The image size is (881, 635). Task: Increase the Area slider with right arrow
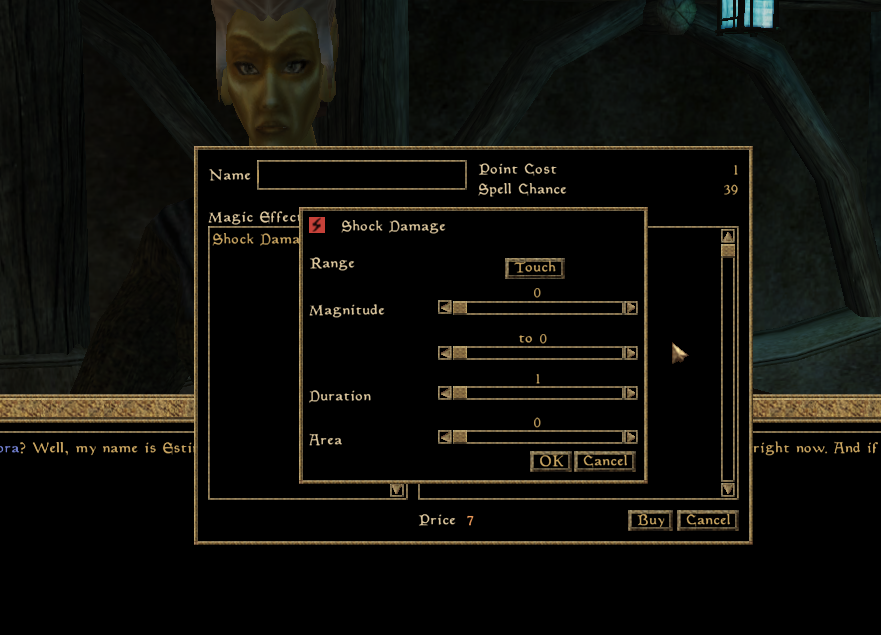click(x=631, y=437)
